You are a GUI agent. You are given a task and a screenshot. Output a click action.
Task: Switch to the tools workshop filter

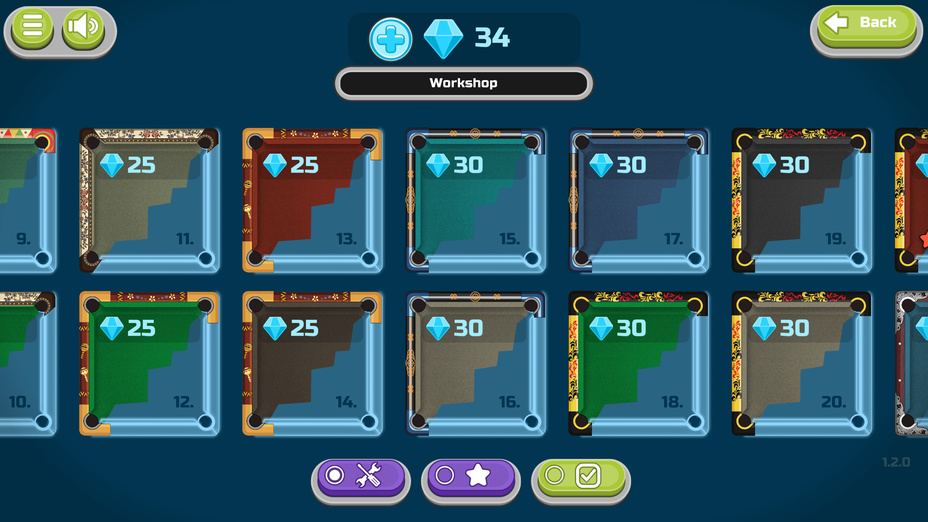(360, 477)
